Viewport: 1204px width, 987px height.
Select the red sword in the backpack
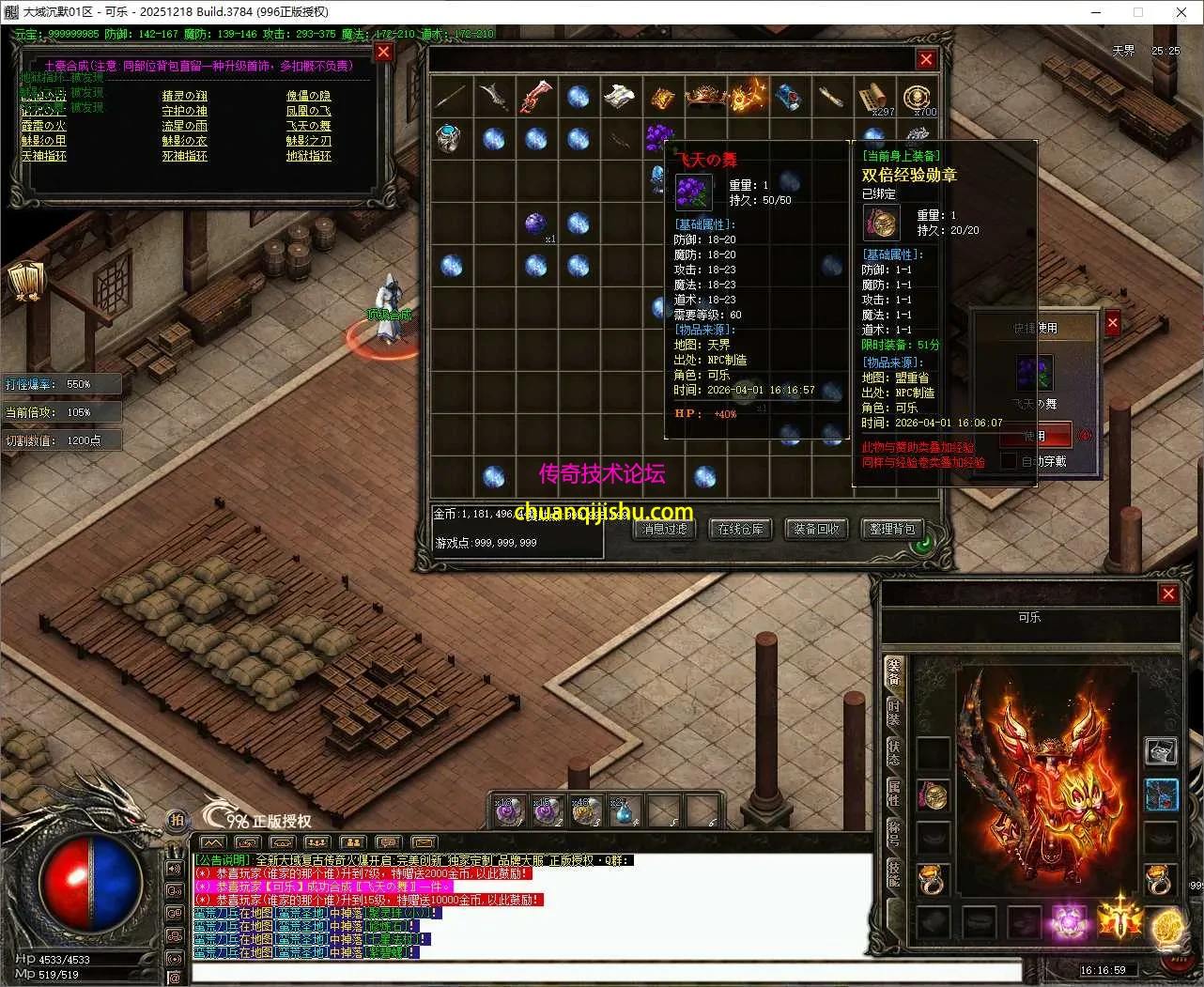click(x=535, y=97)
